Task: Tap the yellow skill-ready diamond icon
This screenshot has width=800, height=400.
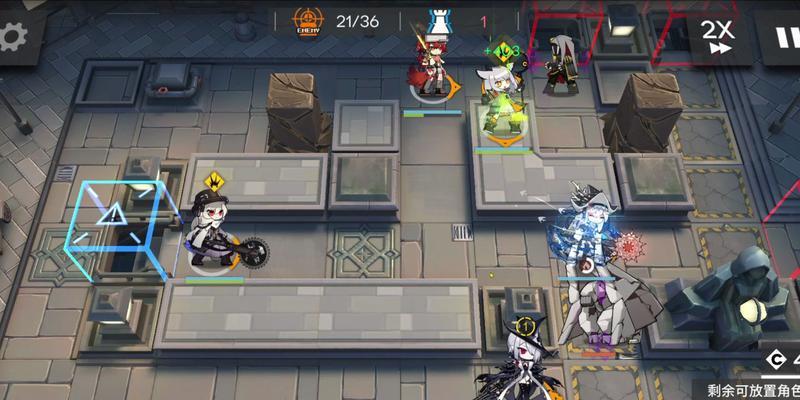Action: click(x=214, y=182)
